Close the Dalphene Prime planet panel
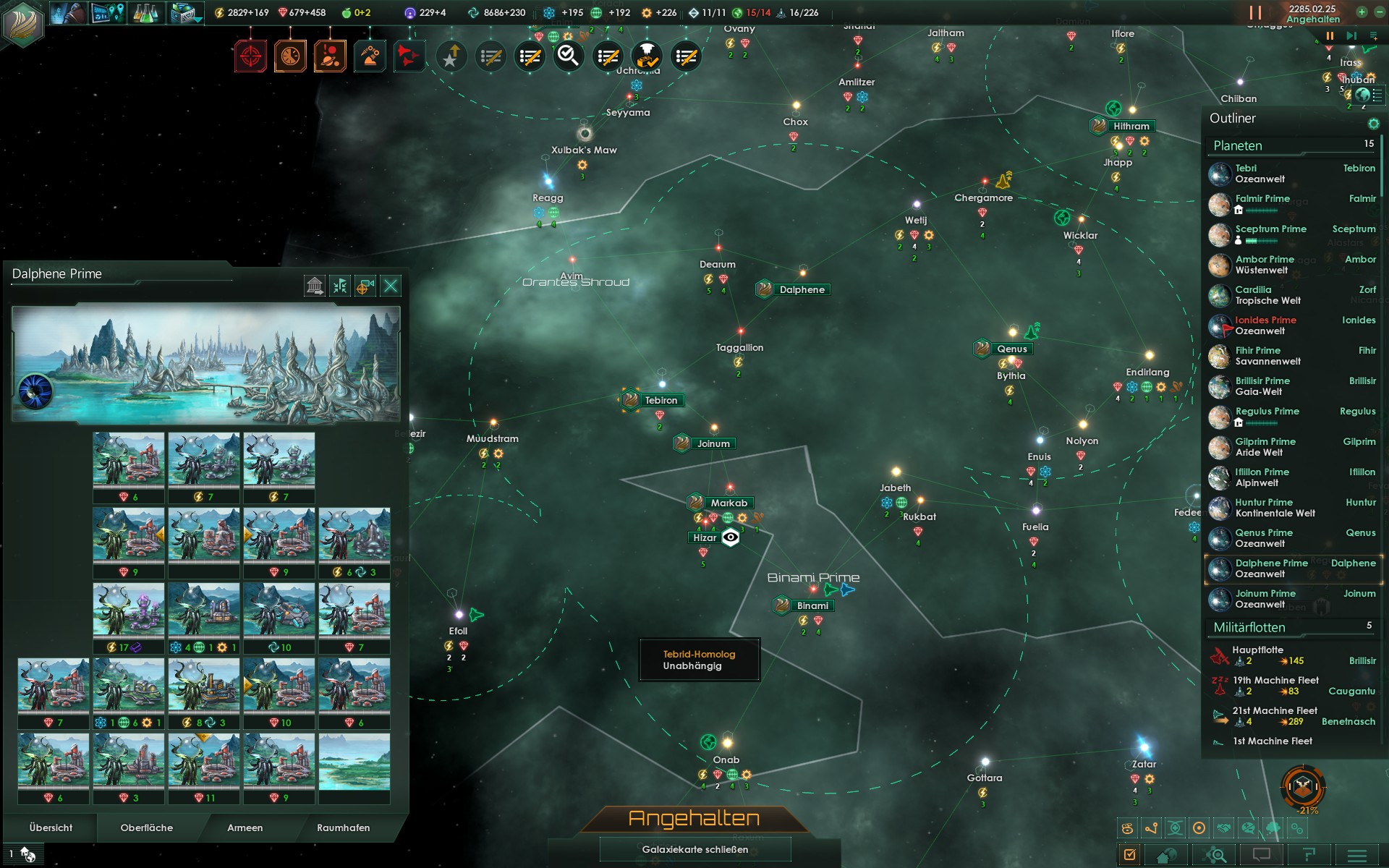Screen dimensions: 1389x868 click(x=391, y=286)
